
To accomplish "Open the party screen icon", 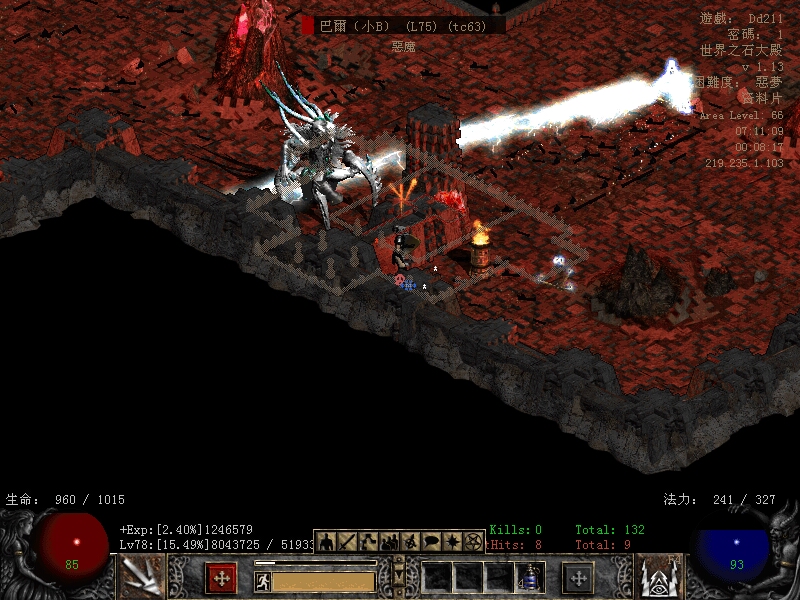I will pos(389,541).
